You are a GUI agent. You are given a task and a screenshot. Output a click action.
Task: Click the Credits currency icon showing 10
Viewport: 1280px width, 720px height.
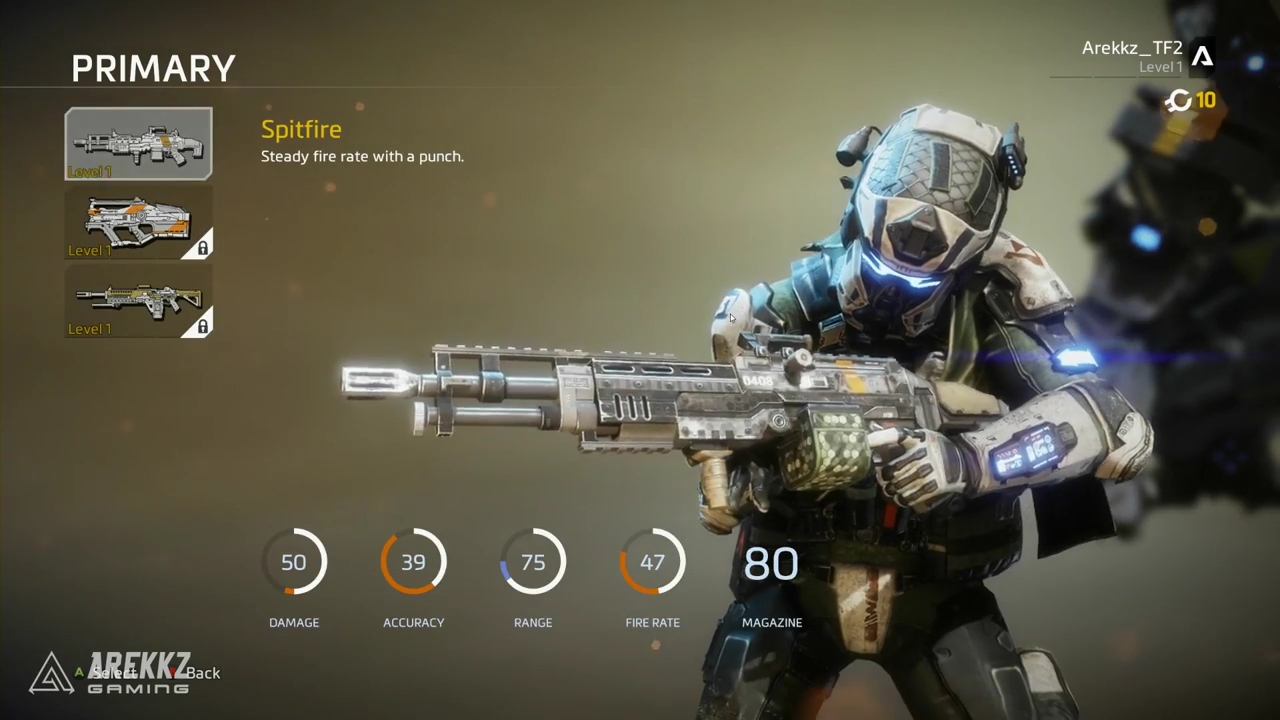(1178, 101)
